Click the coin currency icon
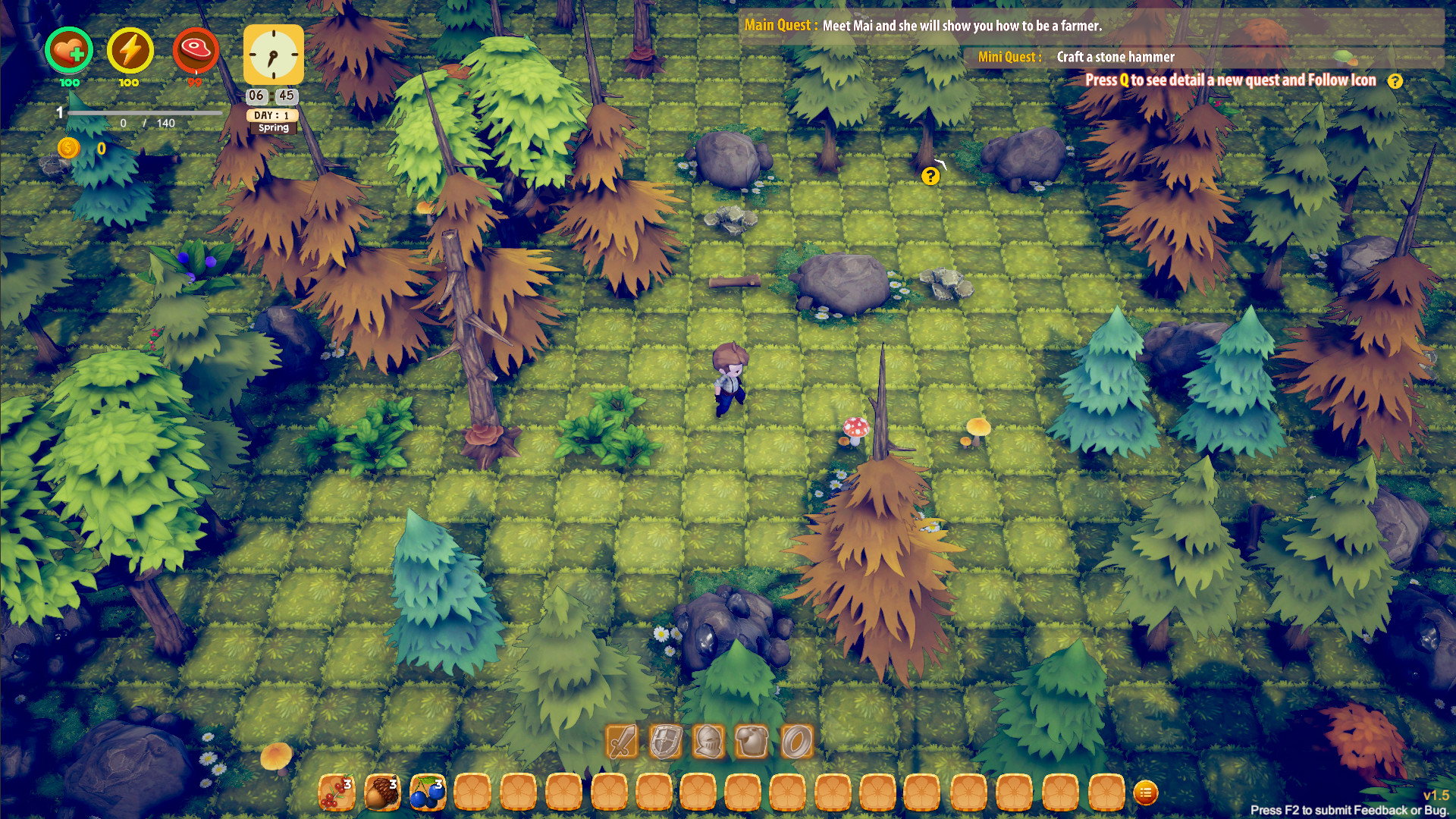 pyautogui.click(x=71, y=149)
